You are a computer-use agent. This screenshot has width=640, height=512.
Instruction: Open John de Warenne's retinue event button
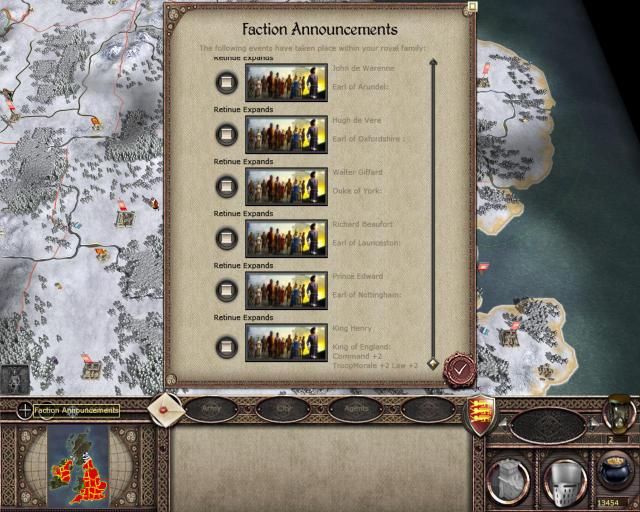[x=227, y=81]
